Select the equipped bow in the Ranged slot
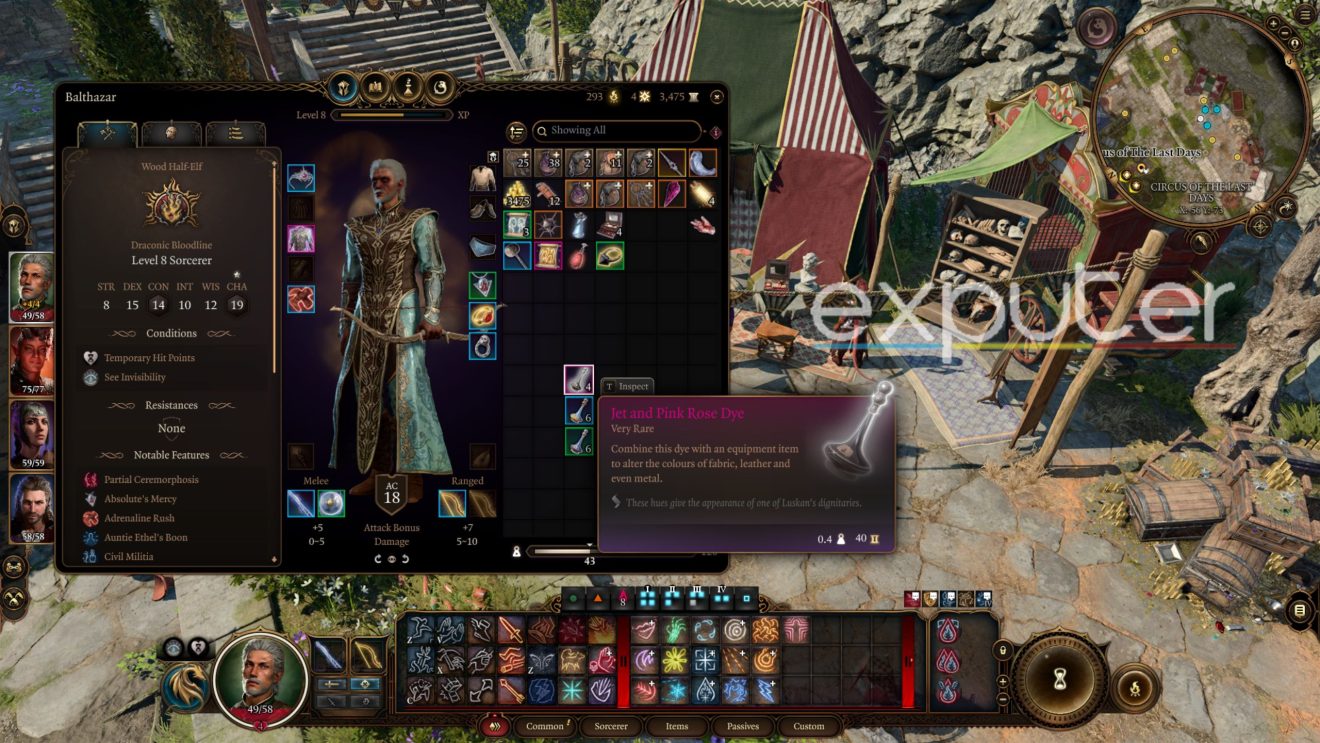The width and height of the screenshot is (1320, 743). [452, 503]
